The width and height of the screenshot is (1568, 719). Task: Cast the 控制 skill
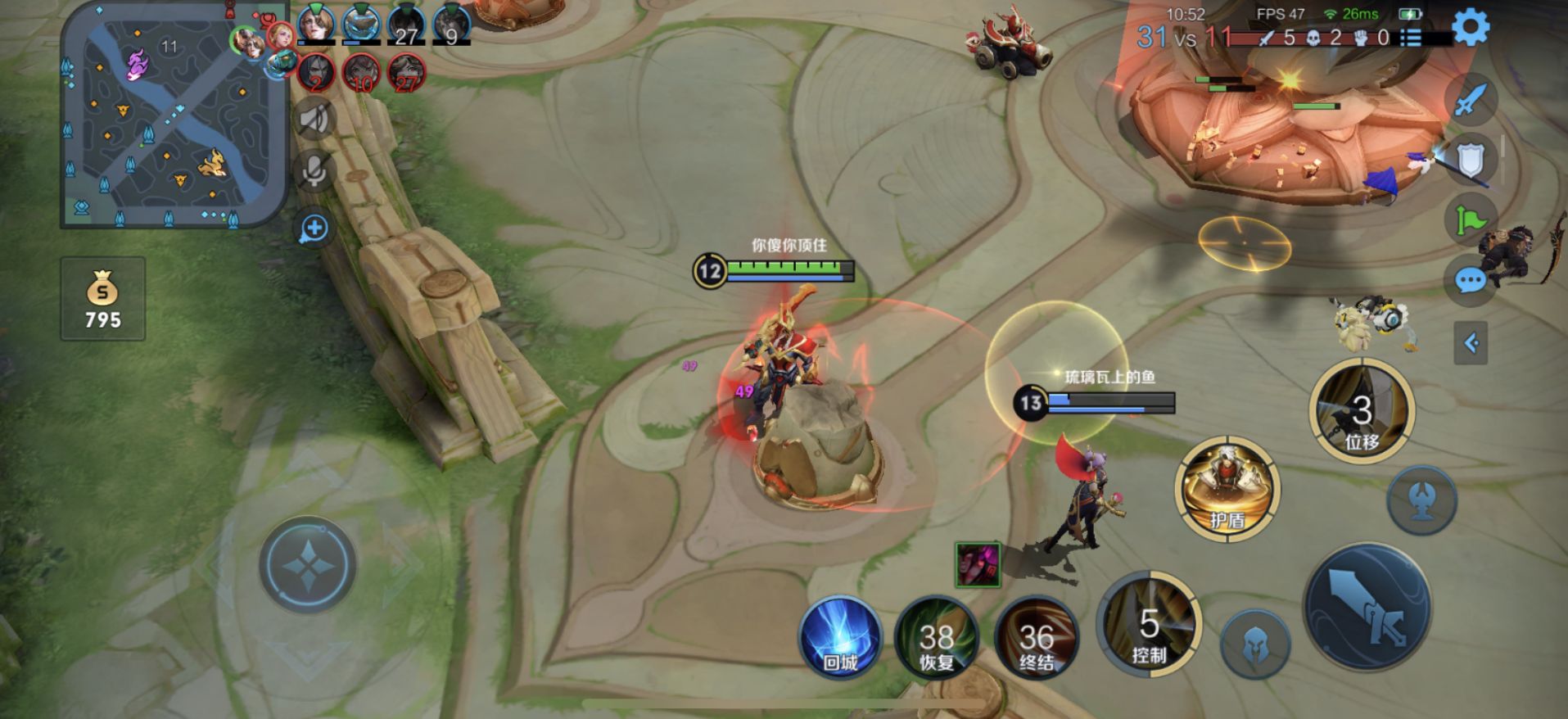pyautogui.click(x=1149, y=624)
